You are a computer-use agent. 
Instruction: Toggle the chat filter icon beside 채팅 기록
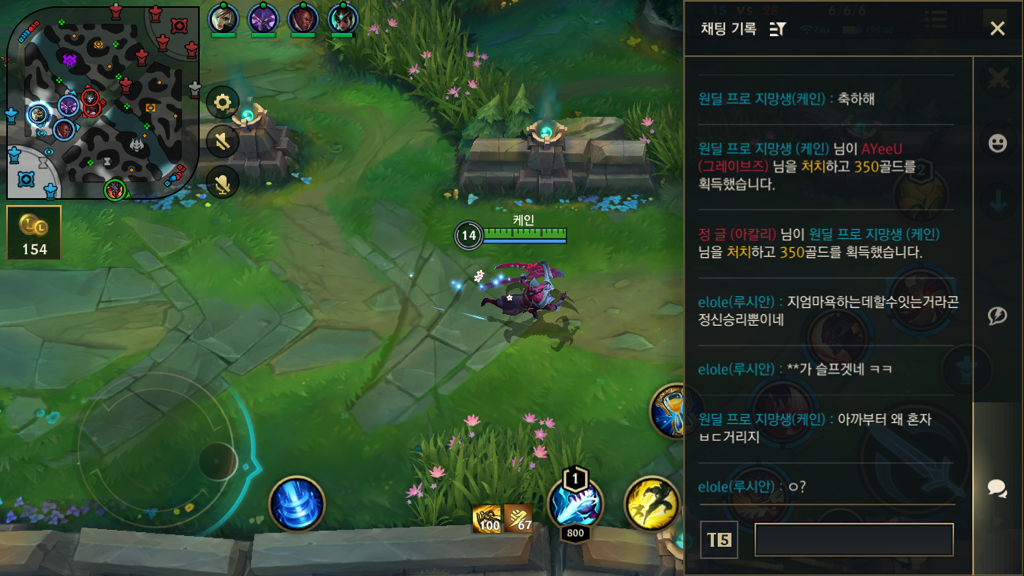coord(778,29)
